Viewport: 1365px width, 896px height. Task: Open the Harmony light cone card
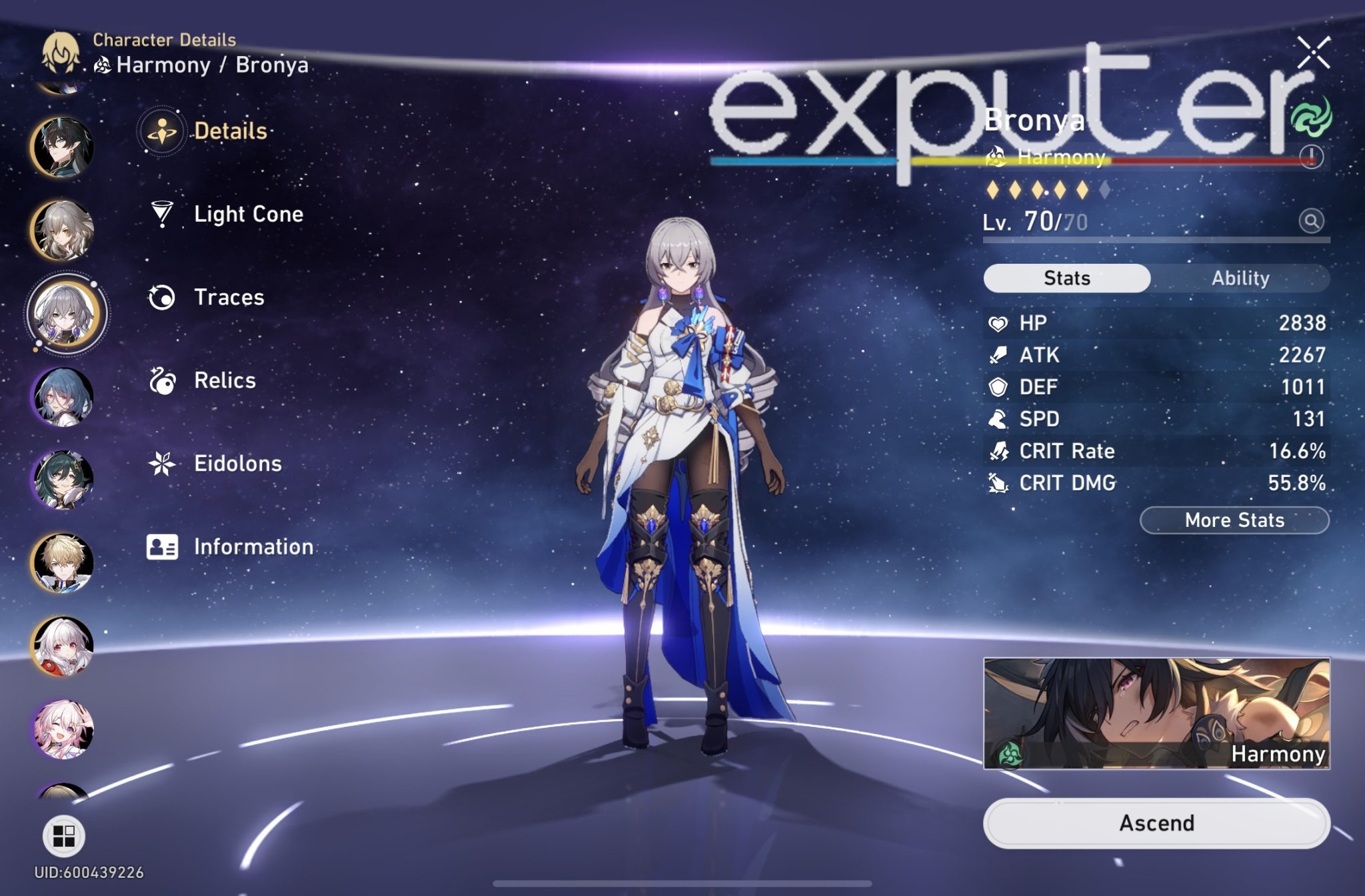(x=1156, y=713)
